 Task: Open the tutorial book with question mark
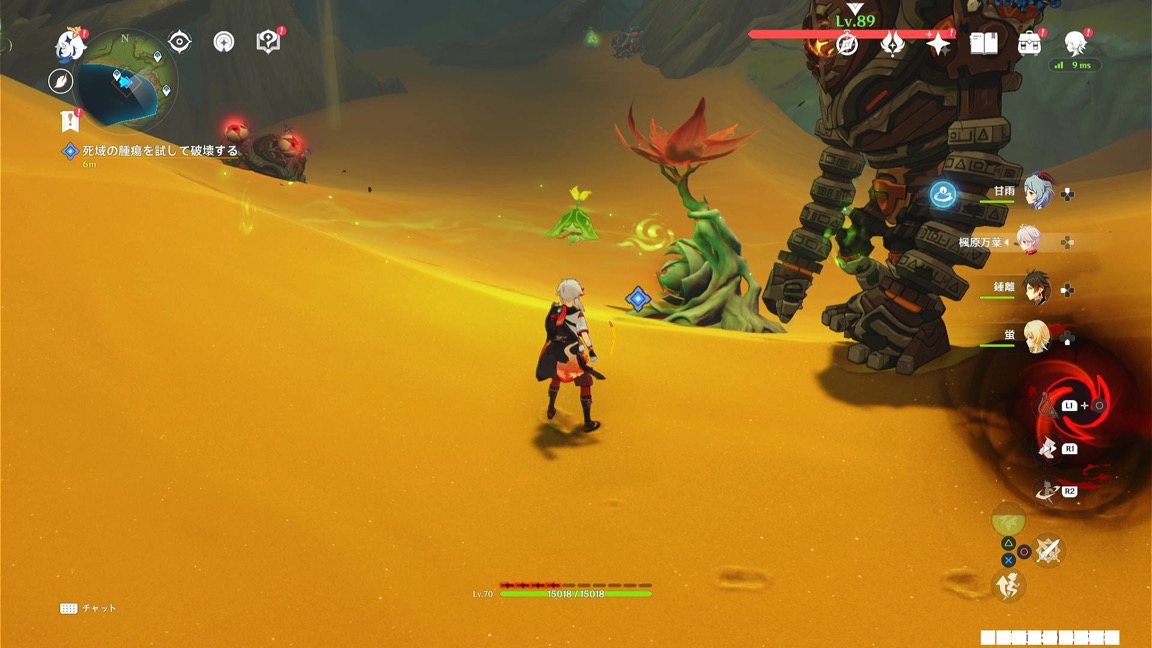click(x=268, y=42)
